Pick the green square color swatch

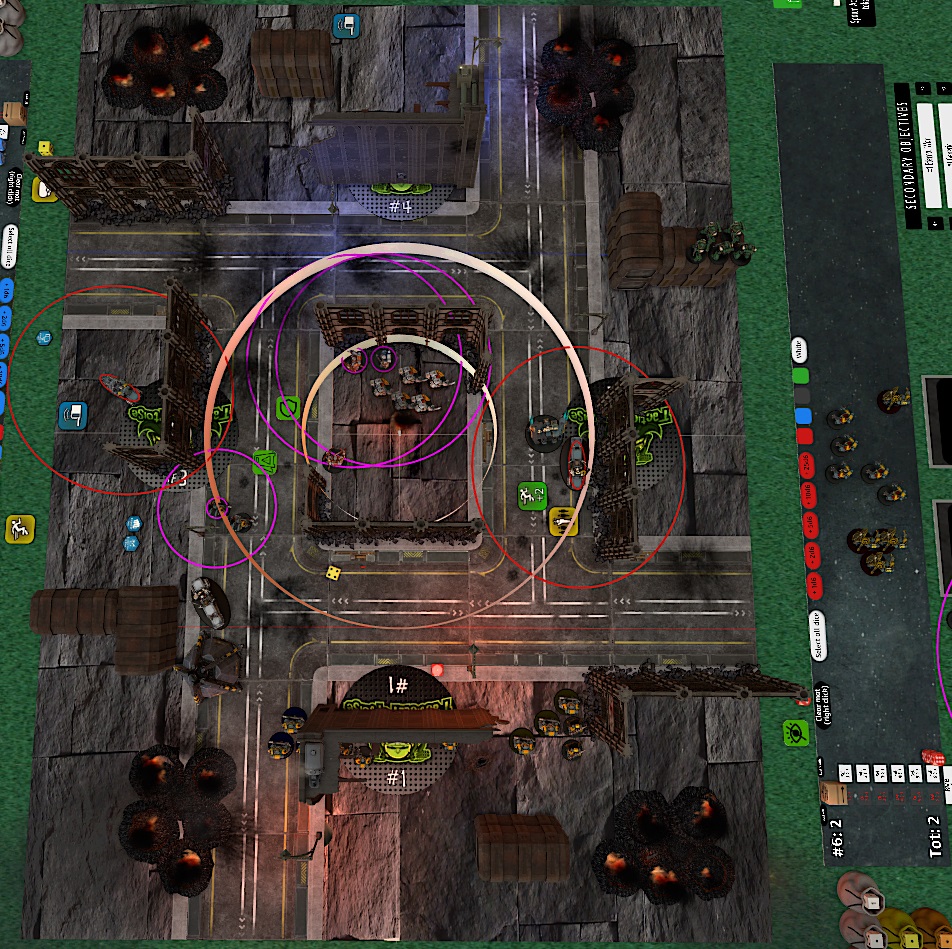pos(799,377)
